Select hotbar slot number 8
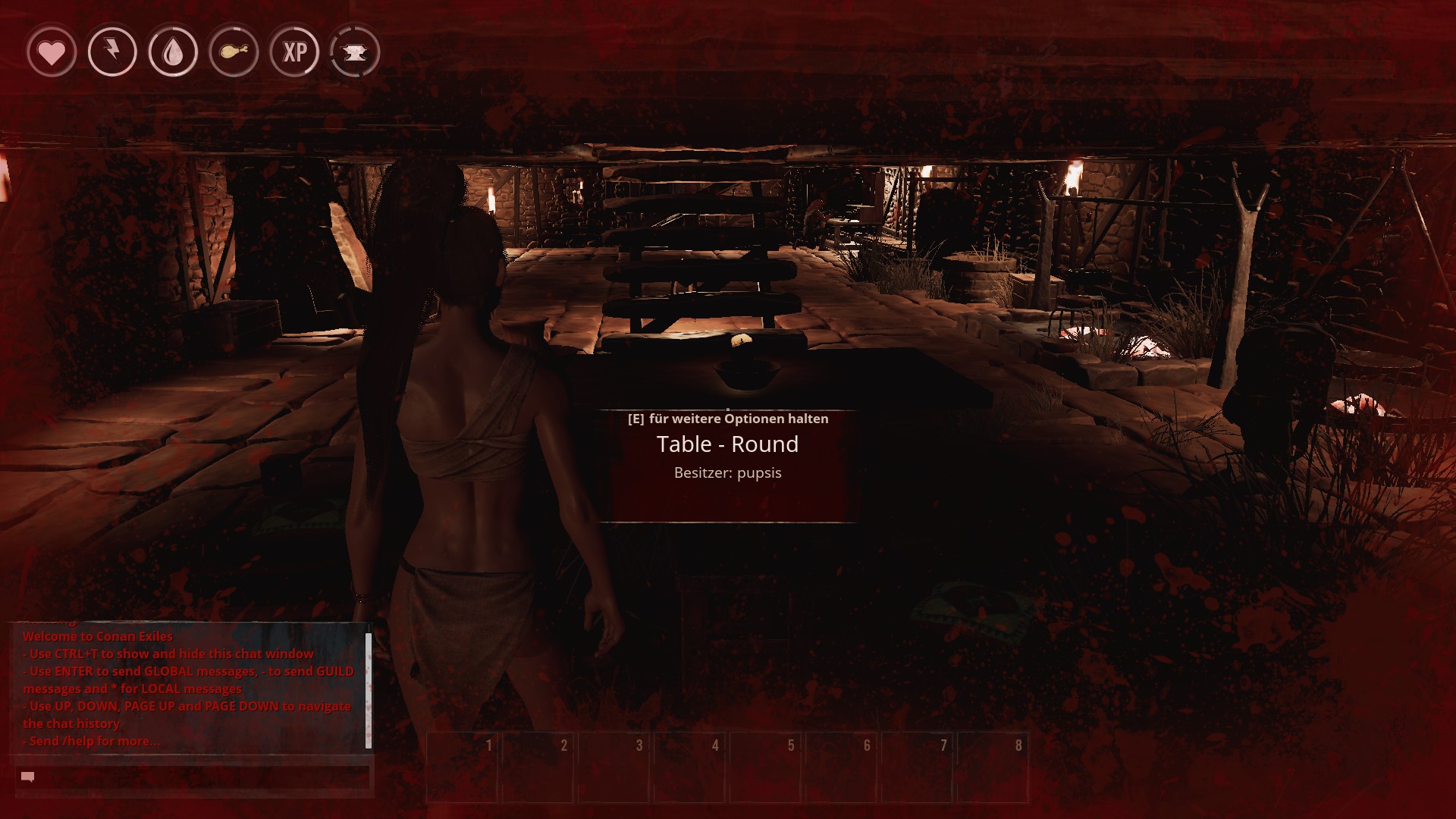This screenshot has height=819, width=1456. tap(993, 767)
